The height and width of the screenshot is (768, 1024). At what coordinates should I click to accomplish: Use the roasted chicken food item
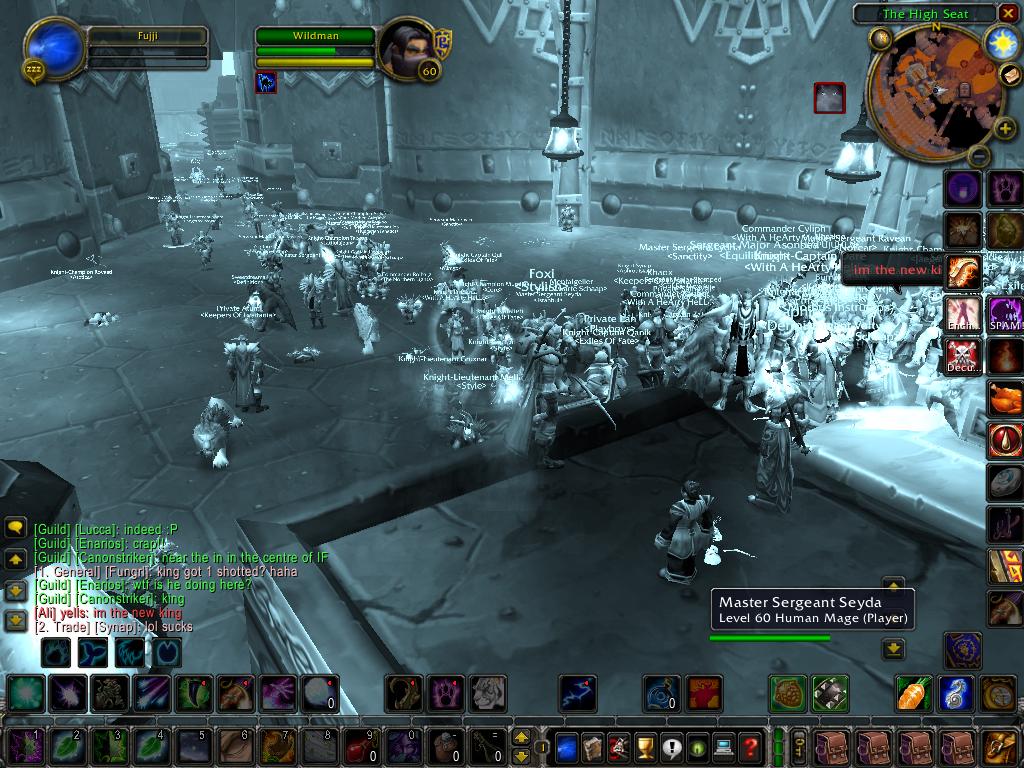[1005, 397]
